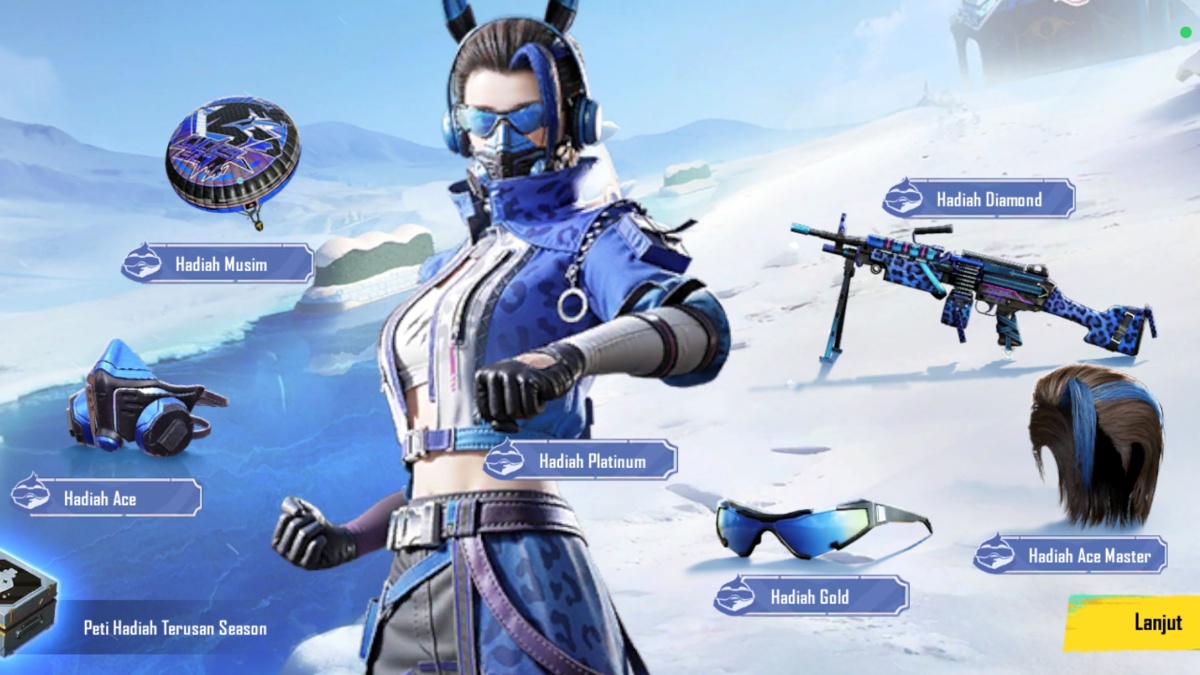Inspect the brown and blue hairstyle reward
This screenshot has height=675, width=1200.
pos(1097,441)
